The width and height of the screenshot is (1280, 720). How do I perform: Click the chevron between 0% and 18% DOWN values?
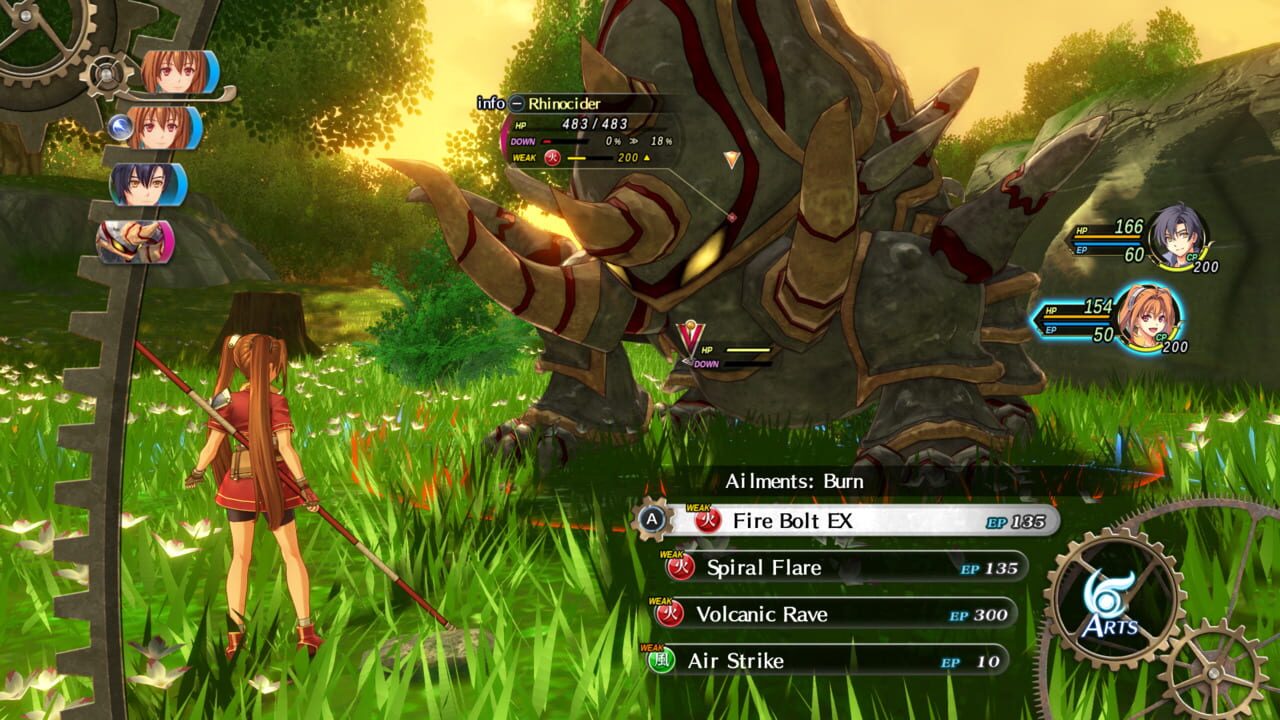(635, 140)
